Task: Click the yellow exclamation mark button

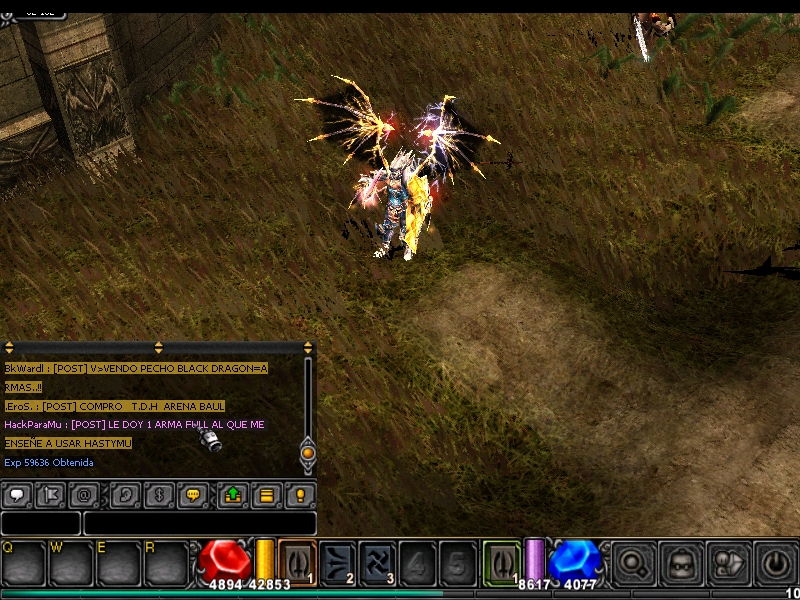Action: pyautogui.click(x=300, y=495)
